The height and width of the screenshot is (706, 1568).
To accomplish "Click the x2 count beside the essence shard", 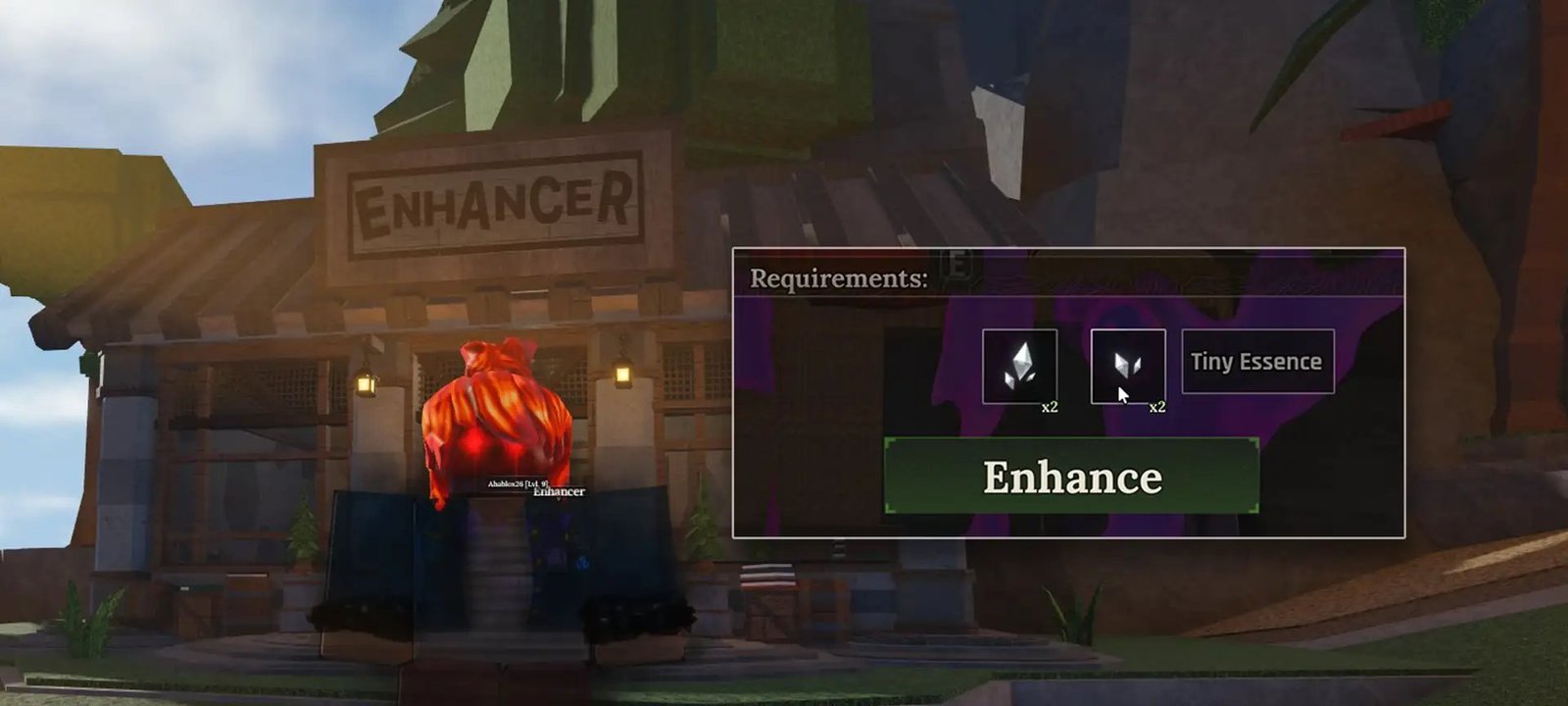I will [1157, 406].
